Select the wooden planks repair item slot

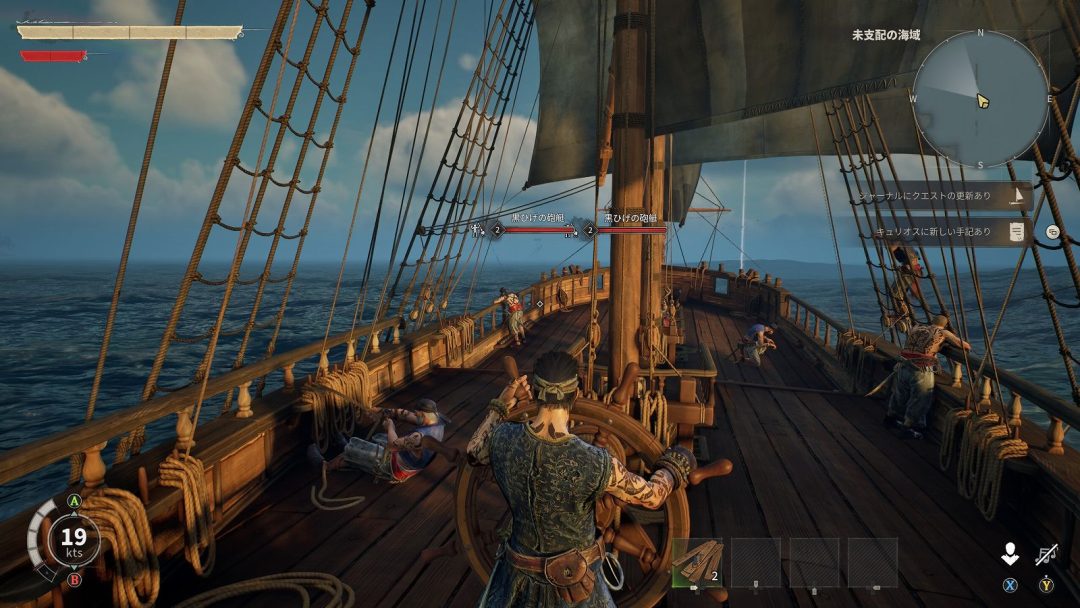pyautogui.click(x=697, y=562)
